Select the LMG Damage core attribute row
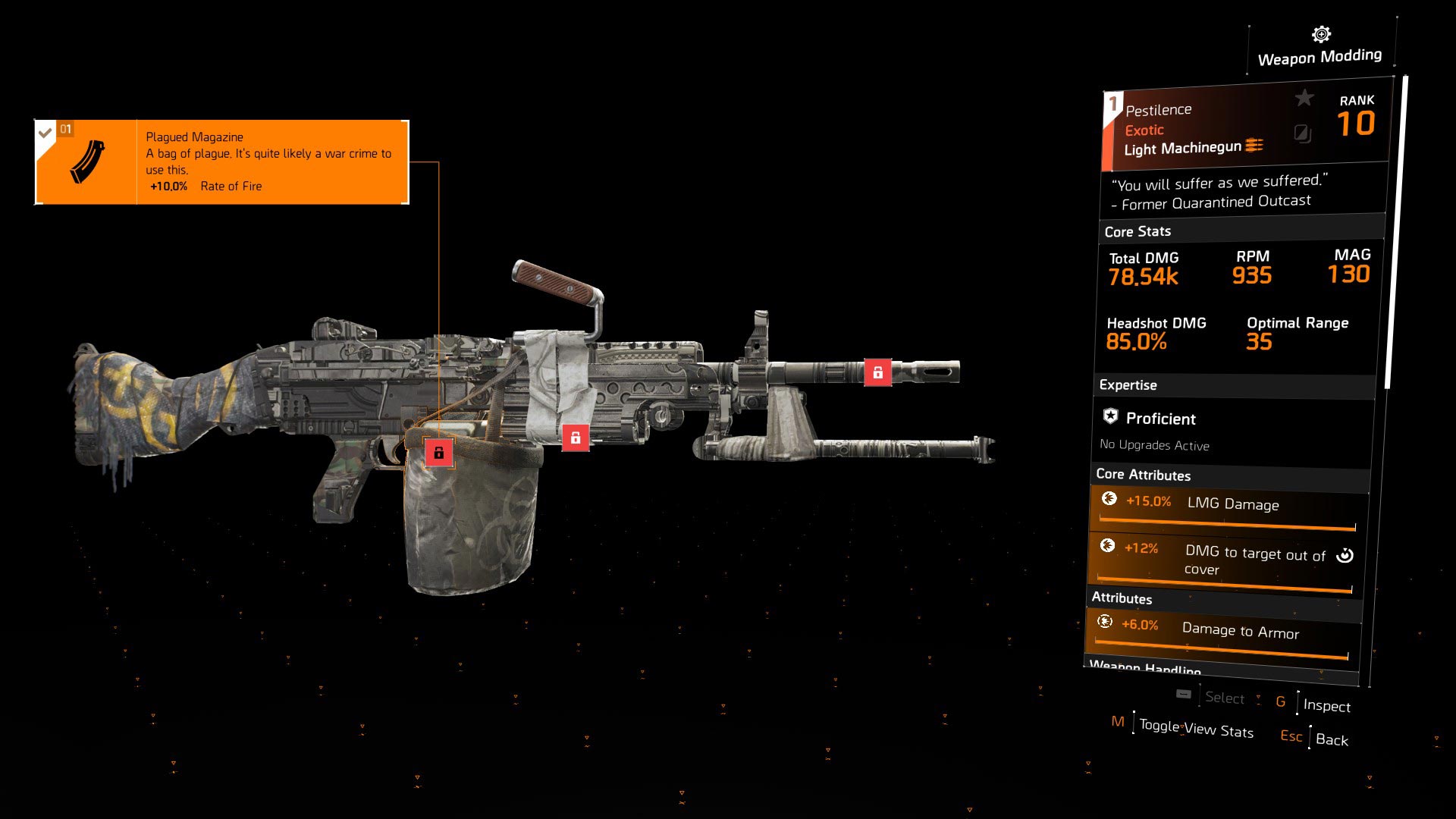 tap(1227, 506)
